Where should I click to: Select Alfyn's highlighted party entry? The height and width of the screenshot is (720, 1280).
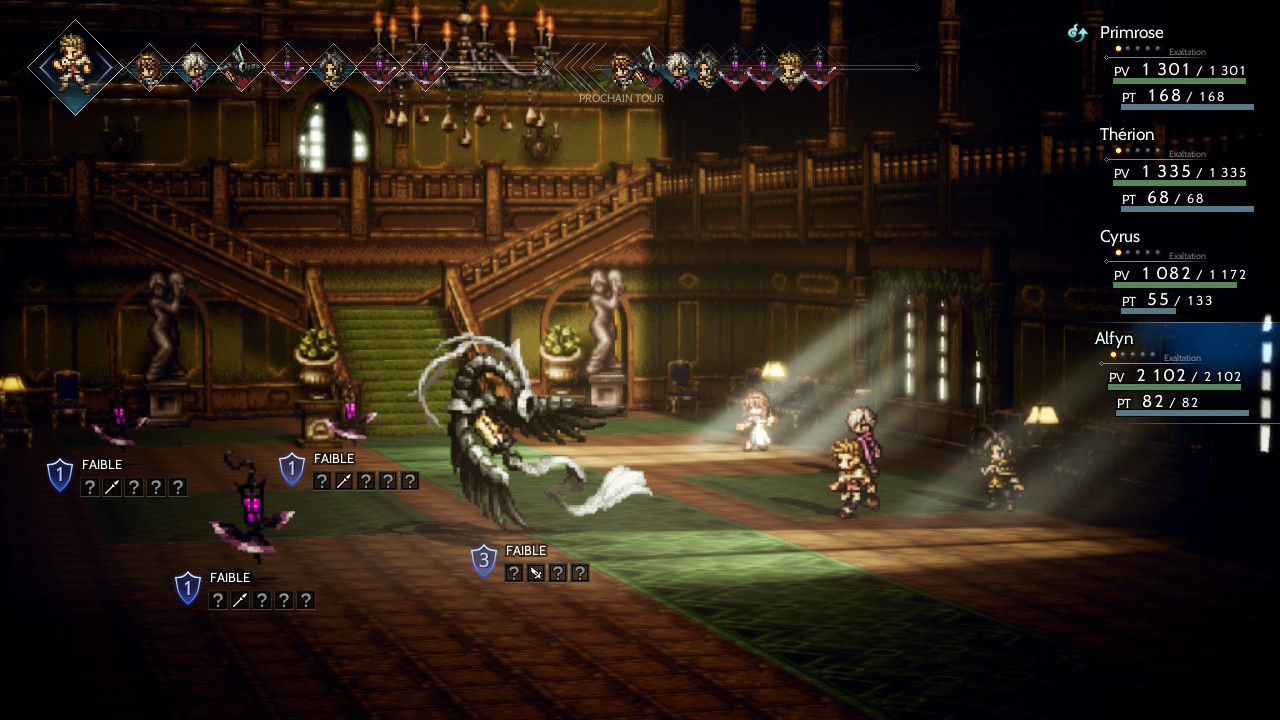[x=1118, y=339]
